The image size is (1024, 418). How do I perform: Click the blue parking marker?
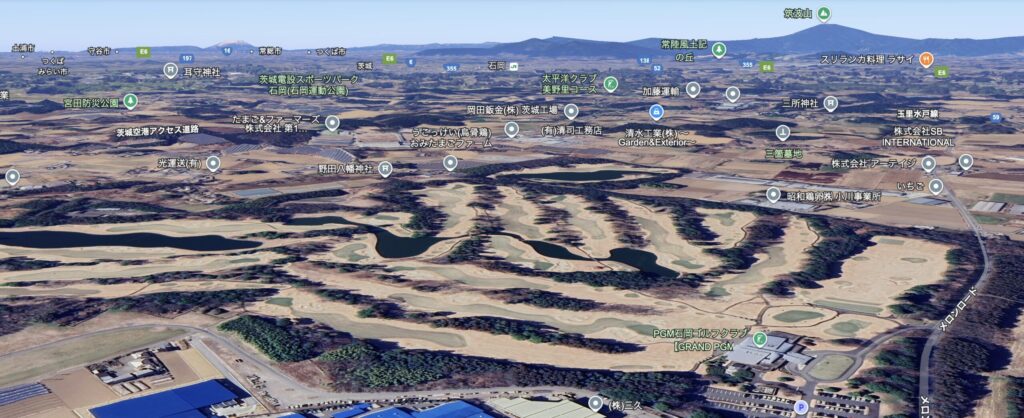click(x=800, y=407)
